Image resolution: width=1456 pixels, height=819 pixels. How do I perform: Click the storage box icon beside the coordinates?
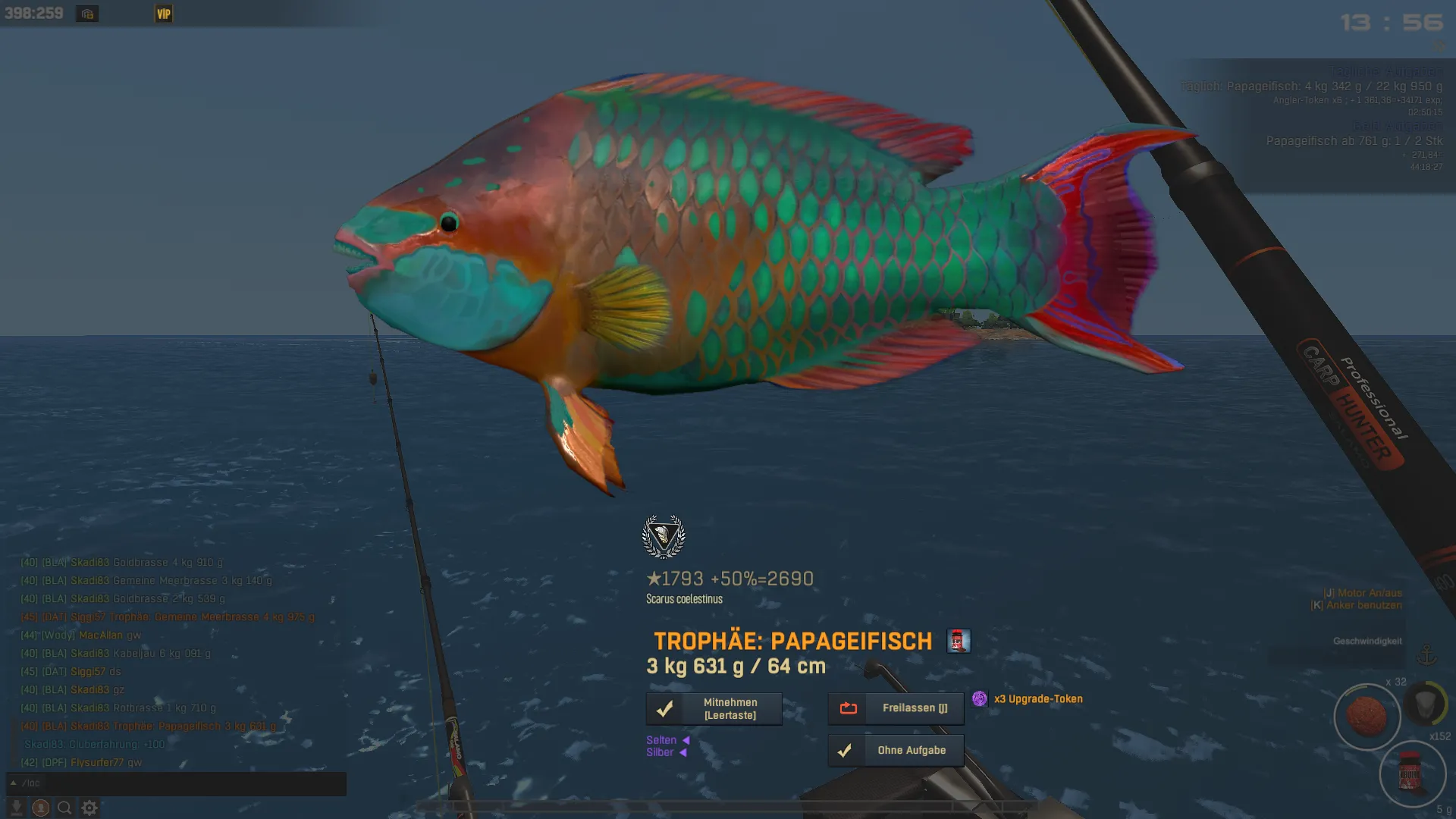pyautogui.click(x=87, y=14)
